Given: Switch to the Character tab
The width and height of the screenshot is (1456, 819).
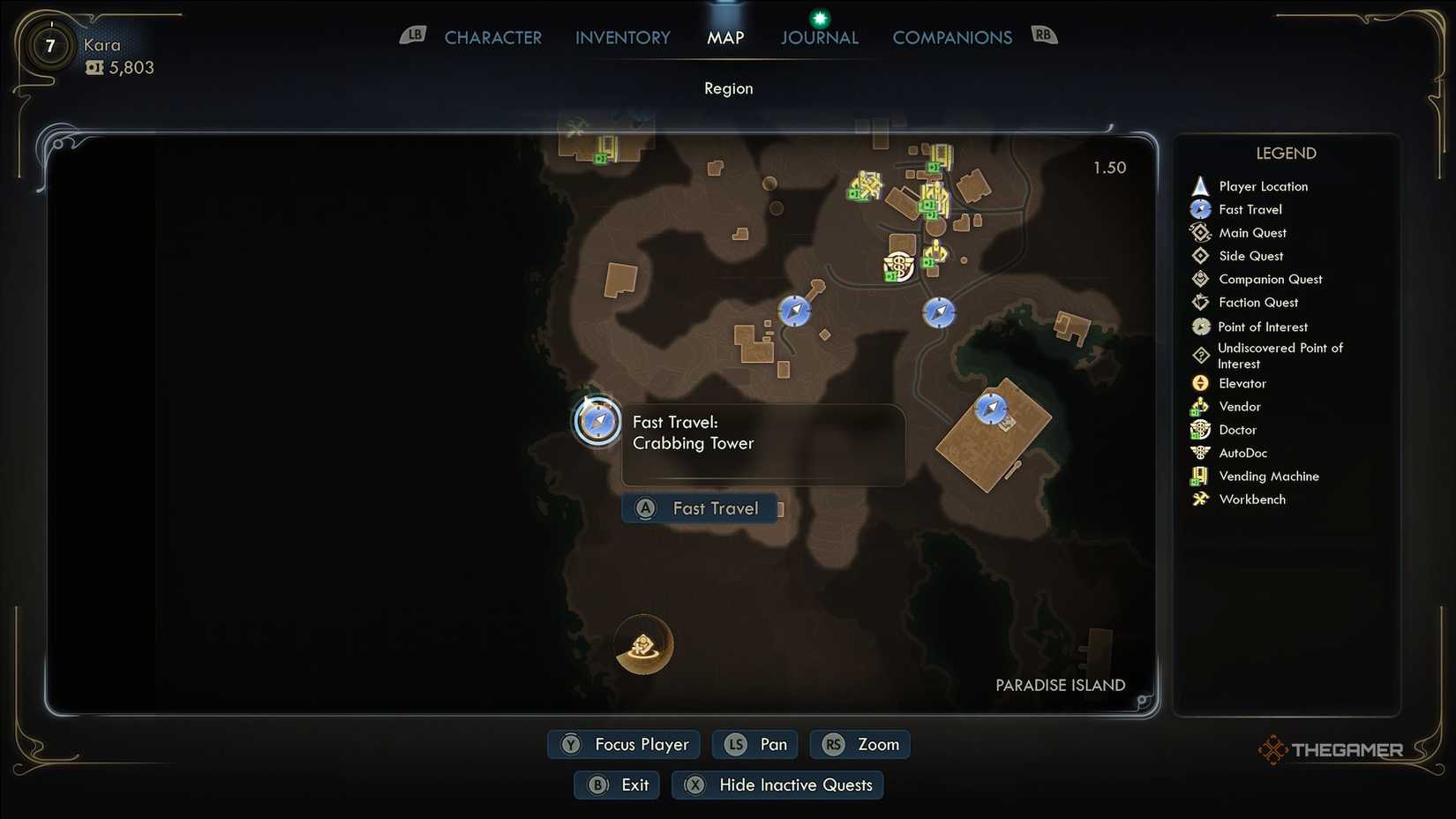Looking at the screenshot, I should (x=492, y=37).
